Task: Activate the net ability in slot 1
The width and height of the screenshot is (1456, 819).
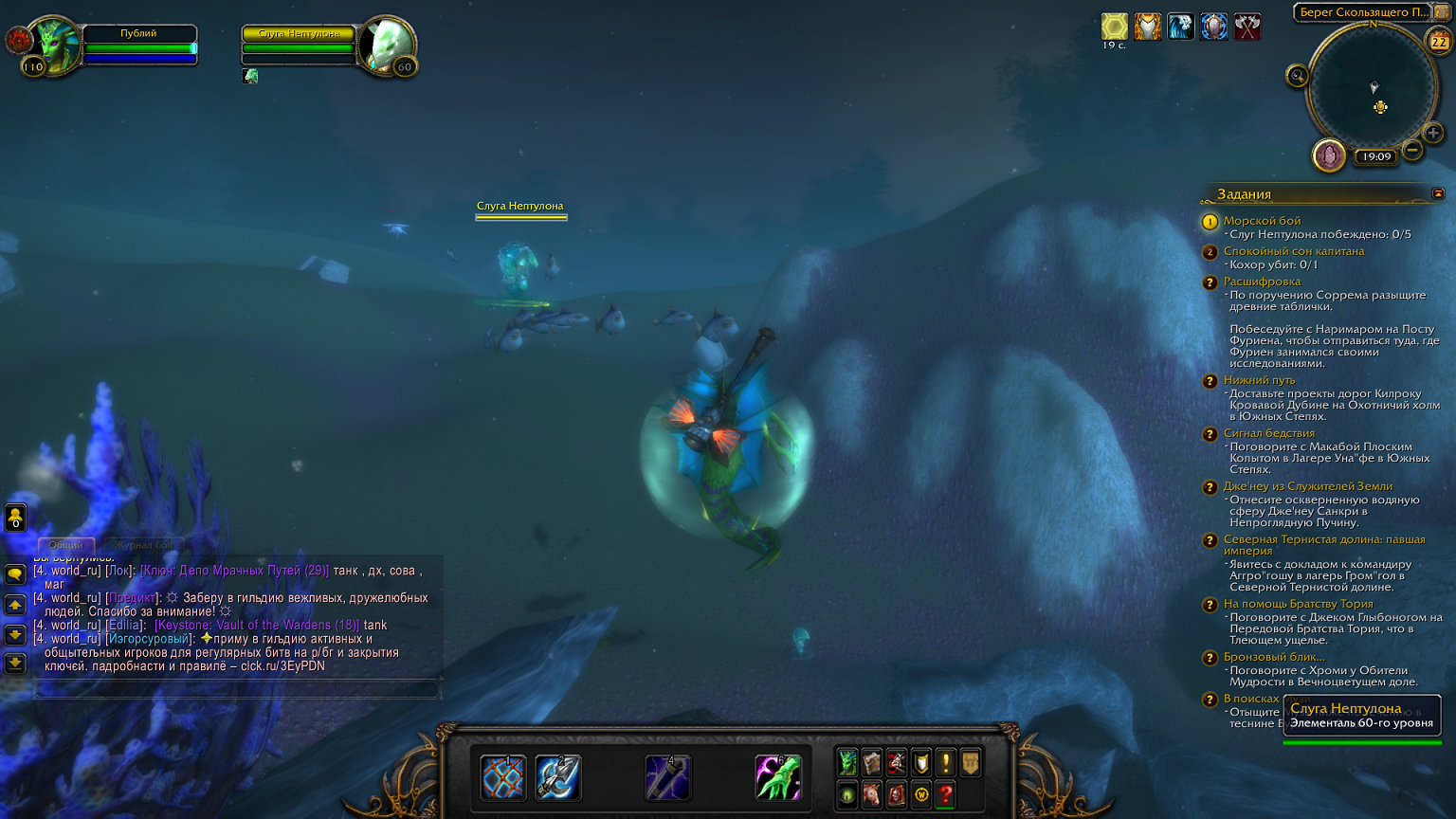Action: (502, 778)
